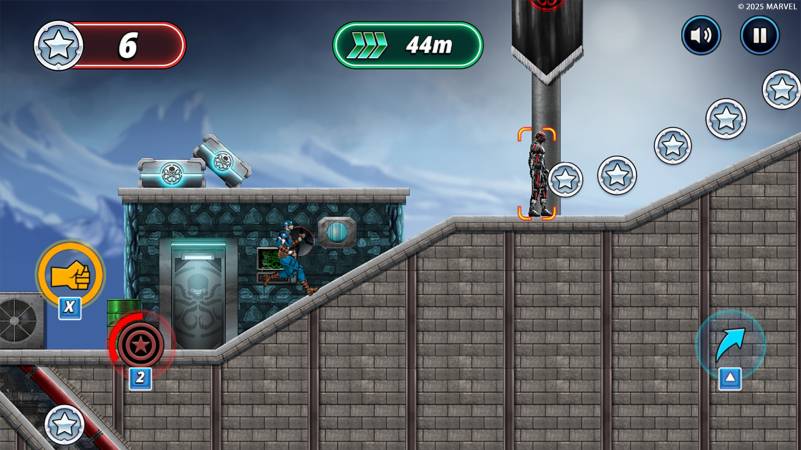Viewport: 801px width, 450px height.
Task: Activate the yellow fist punch attack
Action: pyautogui.click(x=70, y=273)
